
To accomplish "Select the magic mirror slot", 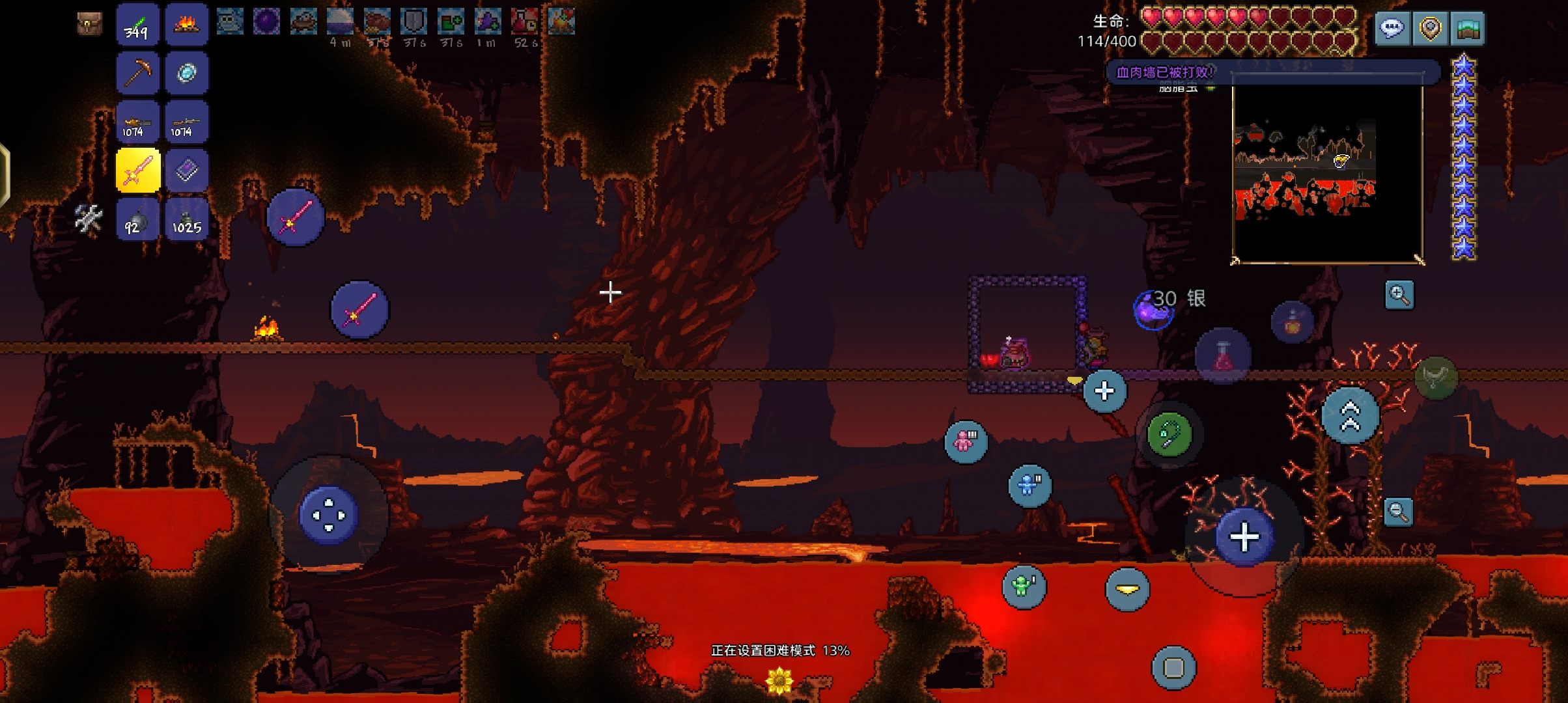I will pos(186,73).
